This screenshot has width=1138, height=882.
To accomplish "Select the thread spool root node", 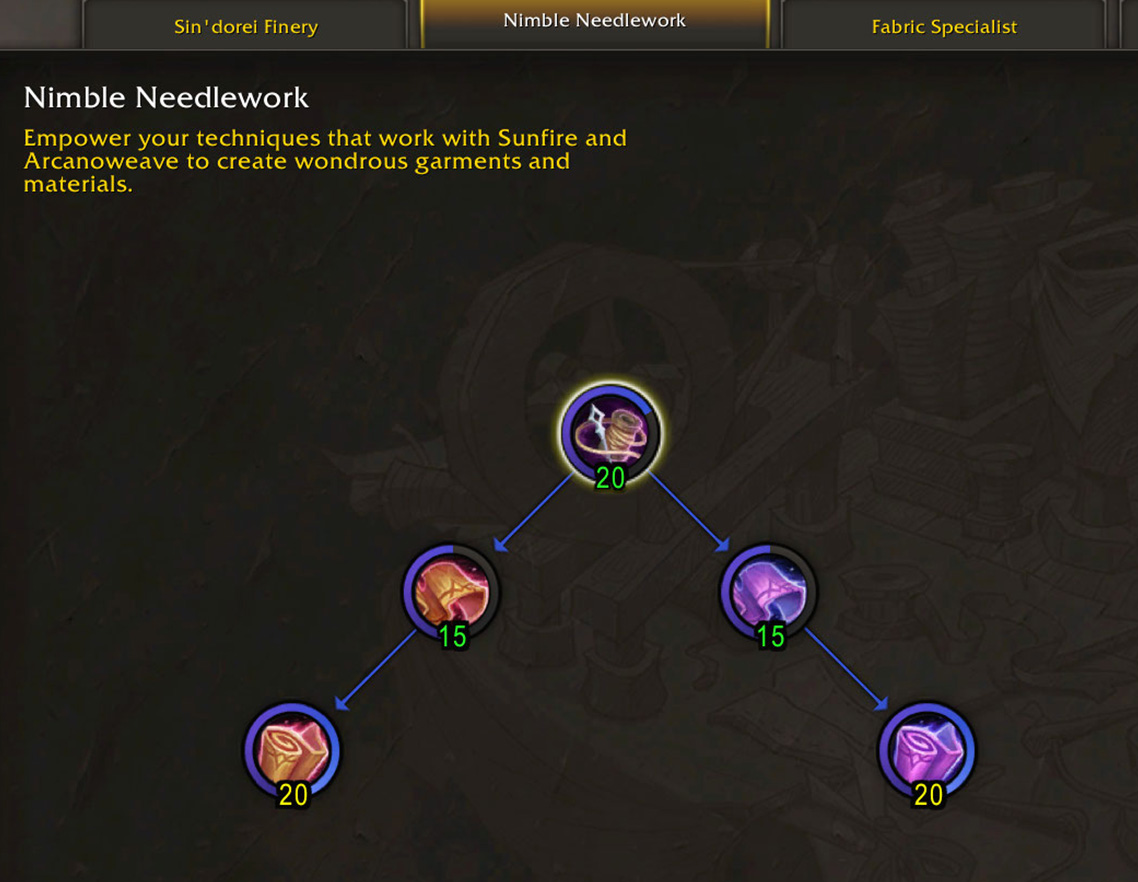I will coord(609,432).
